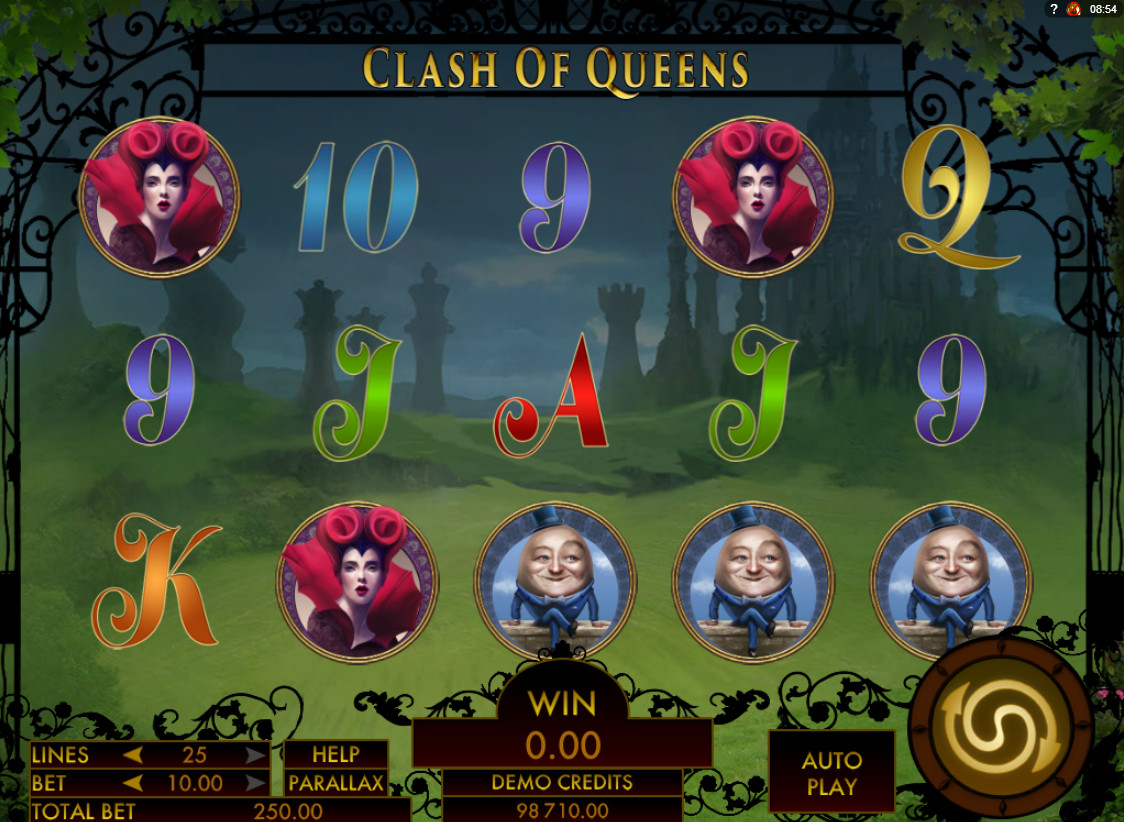Click the question mark icon in the top corner
This screenshot has height=822, width=1124.
[1054, 9]
